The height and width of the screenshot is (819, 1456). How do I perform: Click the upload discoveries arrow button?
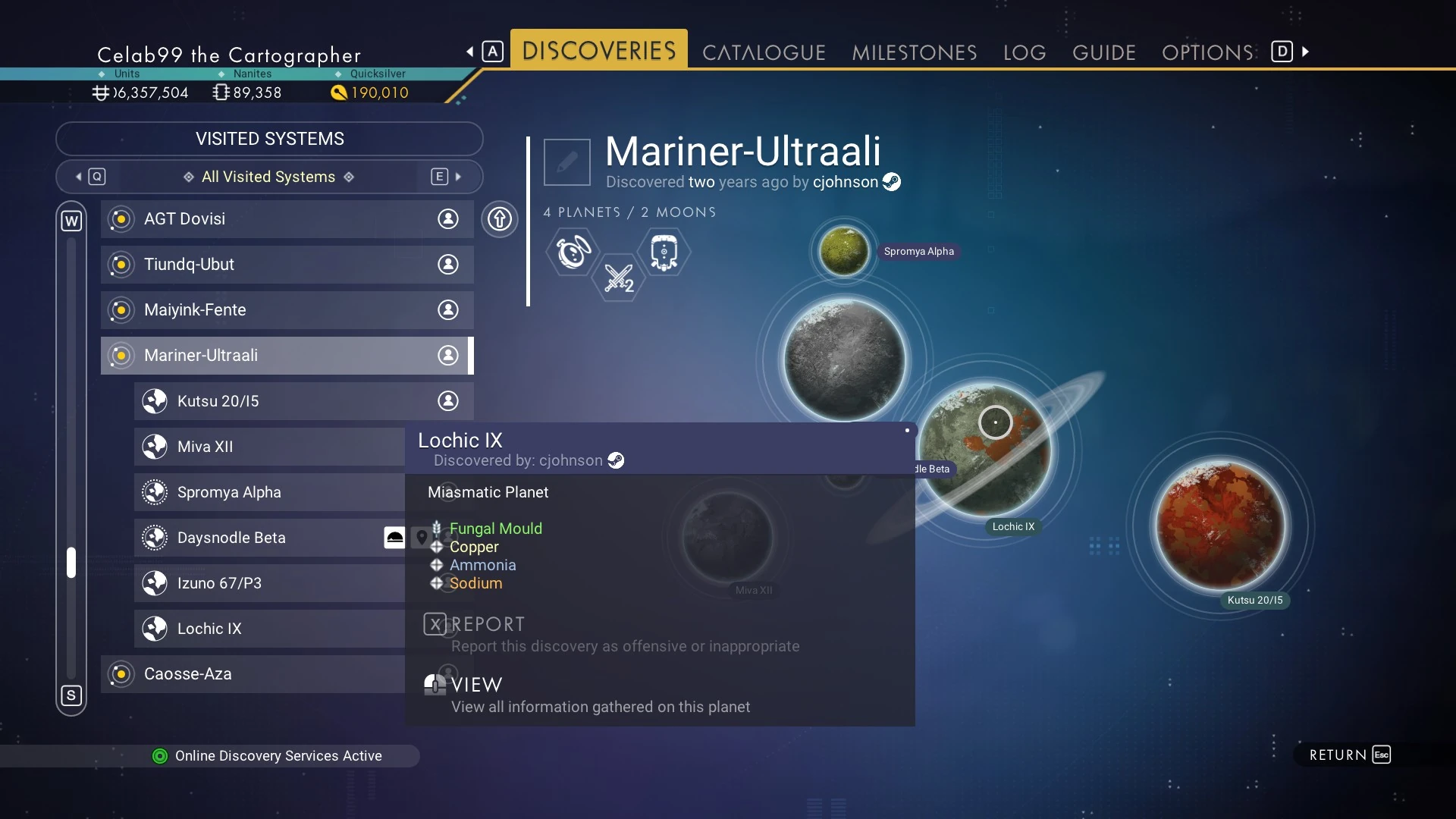pyautogui.click(x=500, y=219)
